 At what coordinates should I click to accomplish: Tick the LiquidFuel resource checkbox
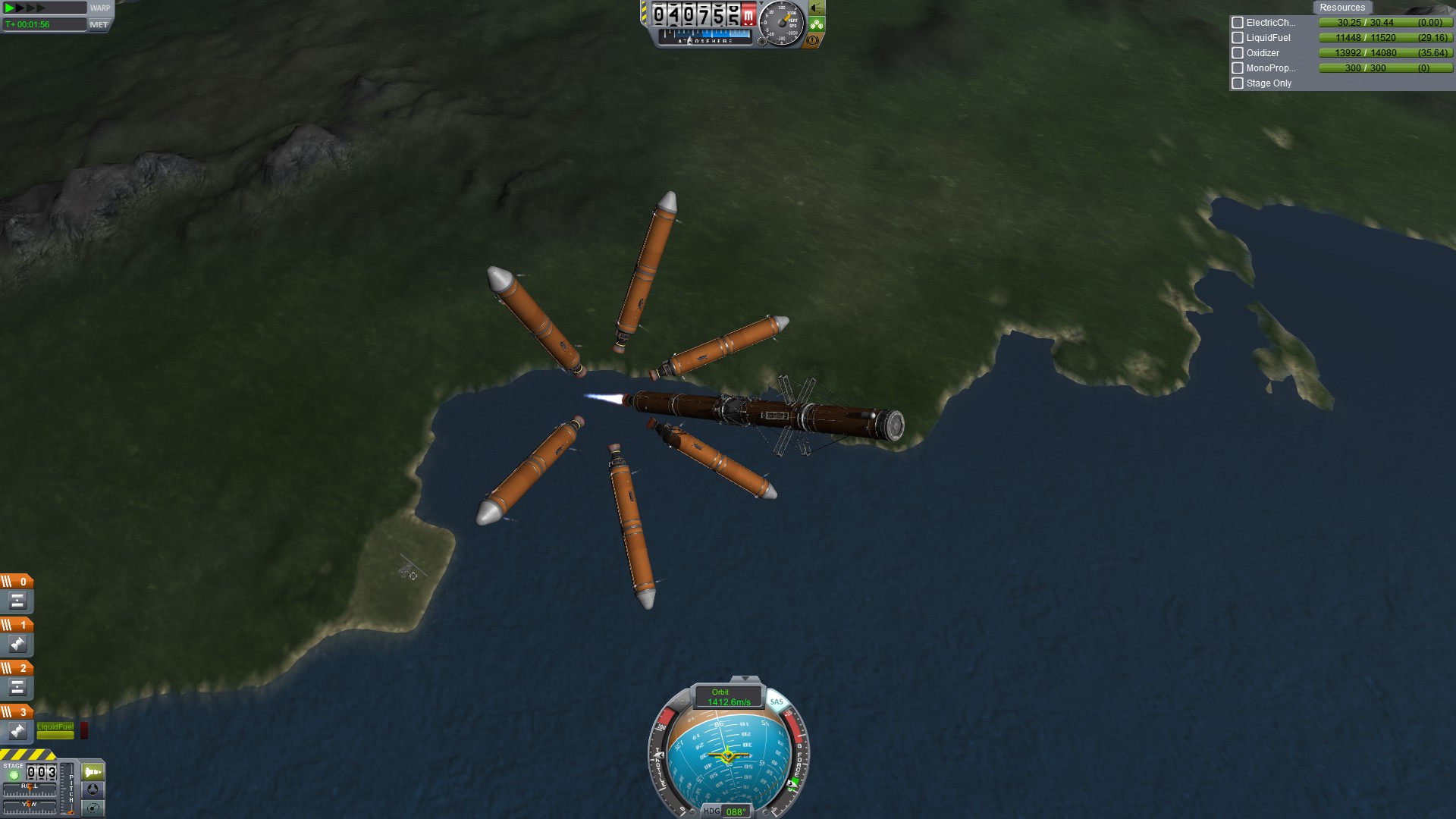(x=1238, y=38)
